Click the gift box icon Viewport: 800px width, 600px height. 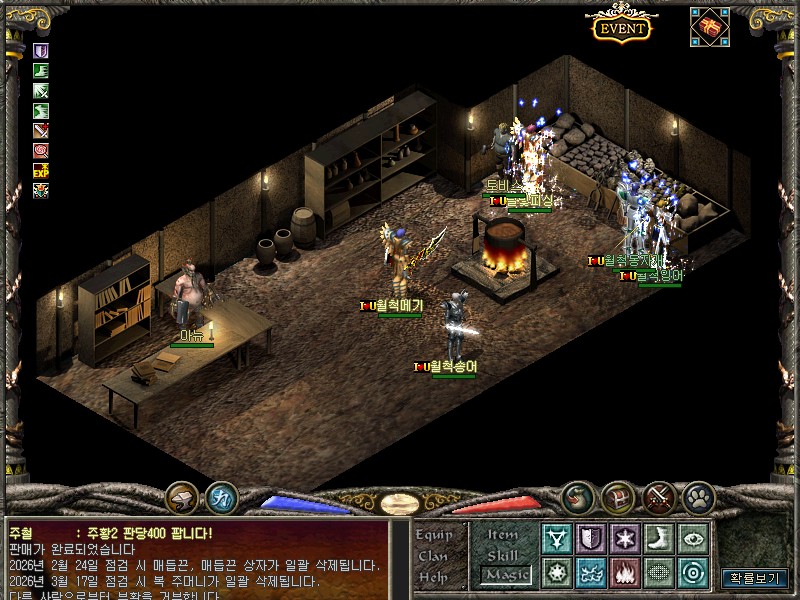point(709,27)
